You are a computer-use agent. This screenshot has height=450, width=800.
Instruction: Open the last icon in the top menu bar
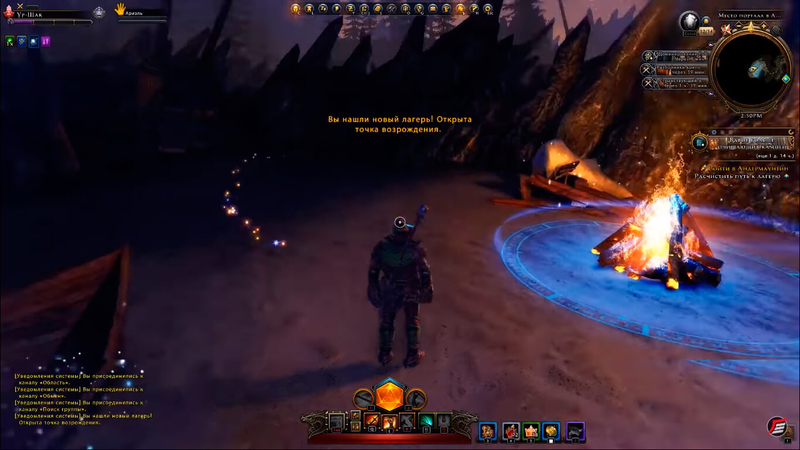pos(489,9)
